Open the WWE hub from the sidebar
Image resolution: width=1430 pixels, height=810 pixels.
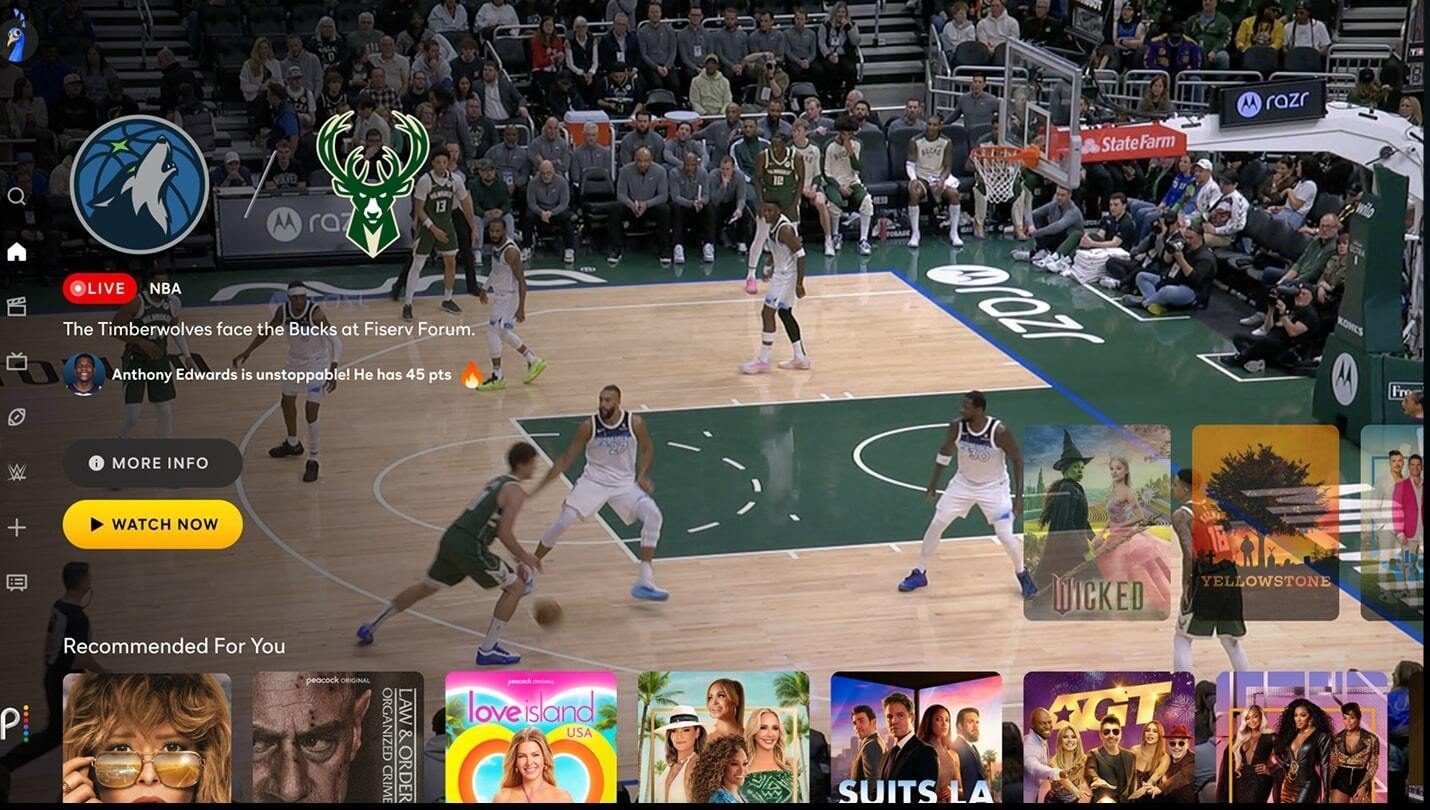16,471
